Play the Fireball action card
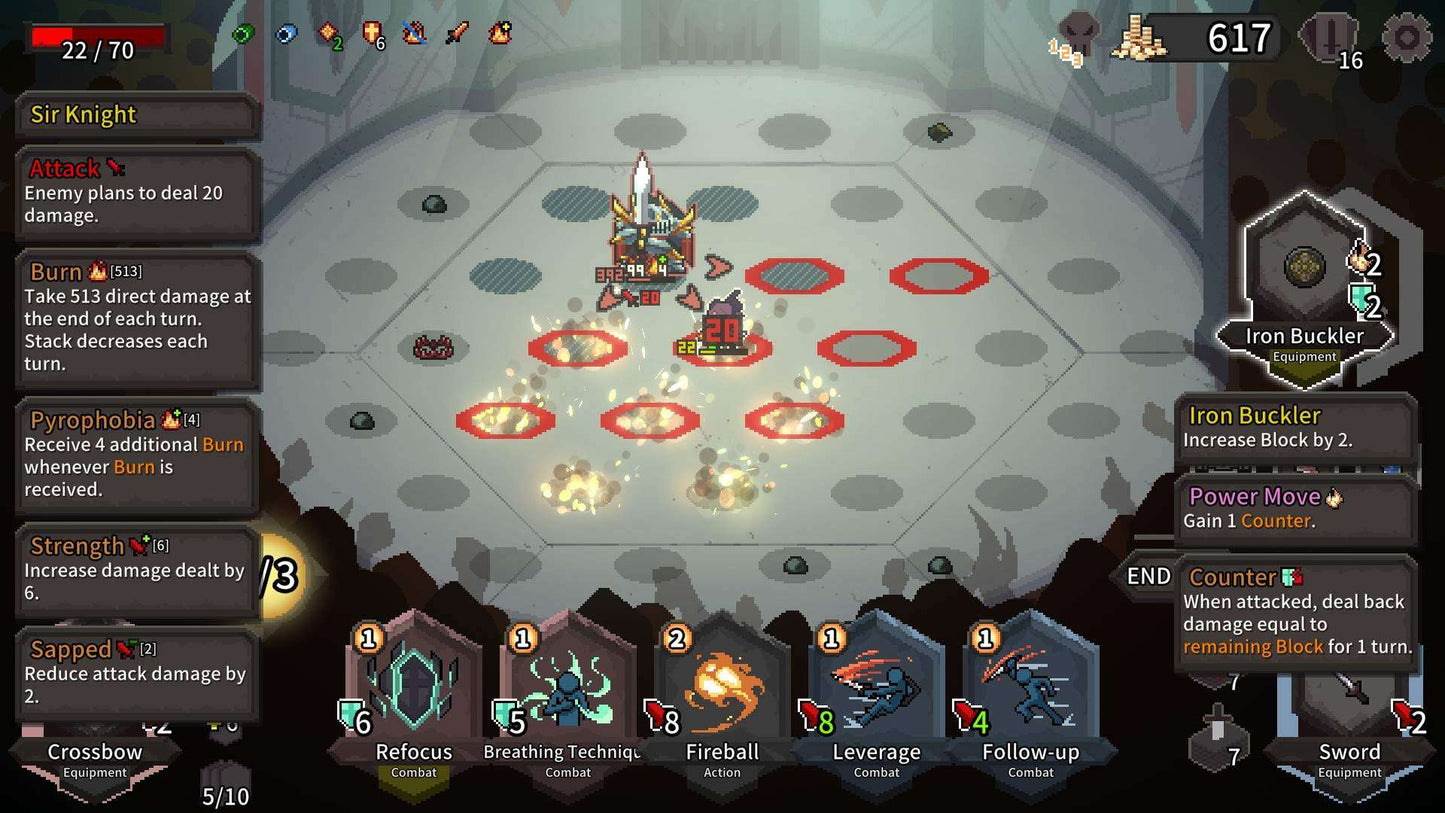Screen dimensions: 1445x813 tap(721, 690)
